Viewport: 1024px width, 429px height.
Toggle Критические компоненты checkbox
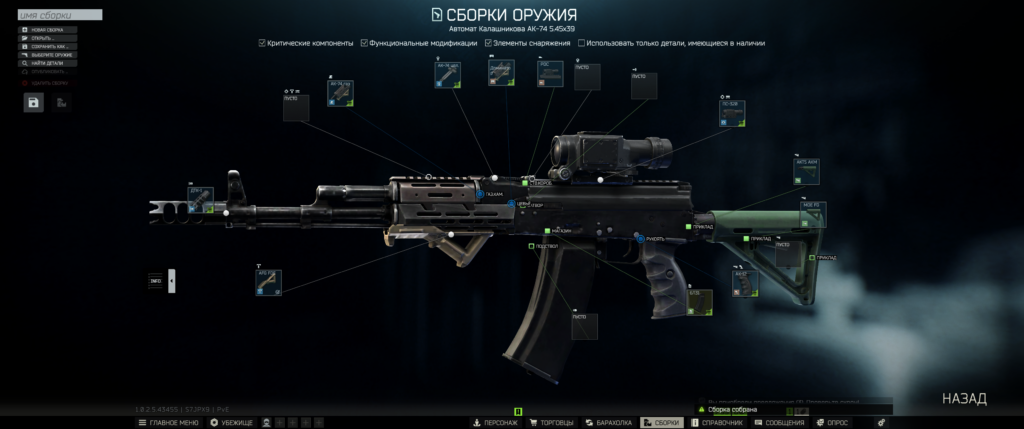[x=262, y=43]
